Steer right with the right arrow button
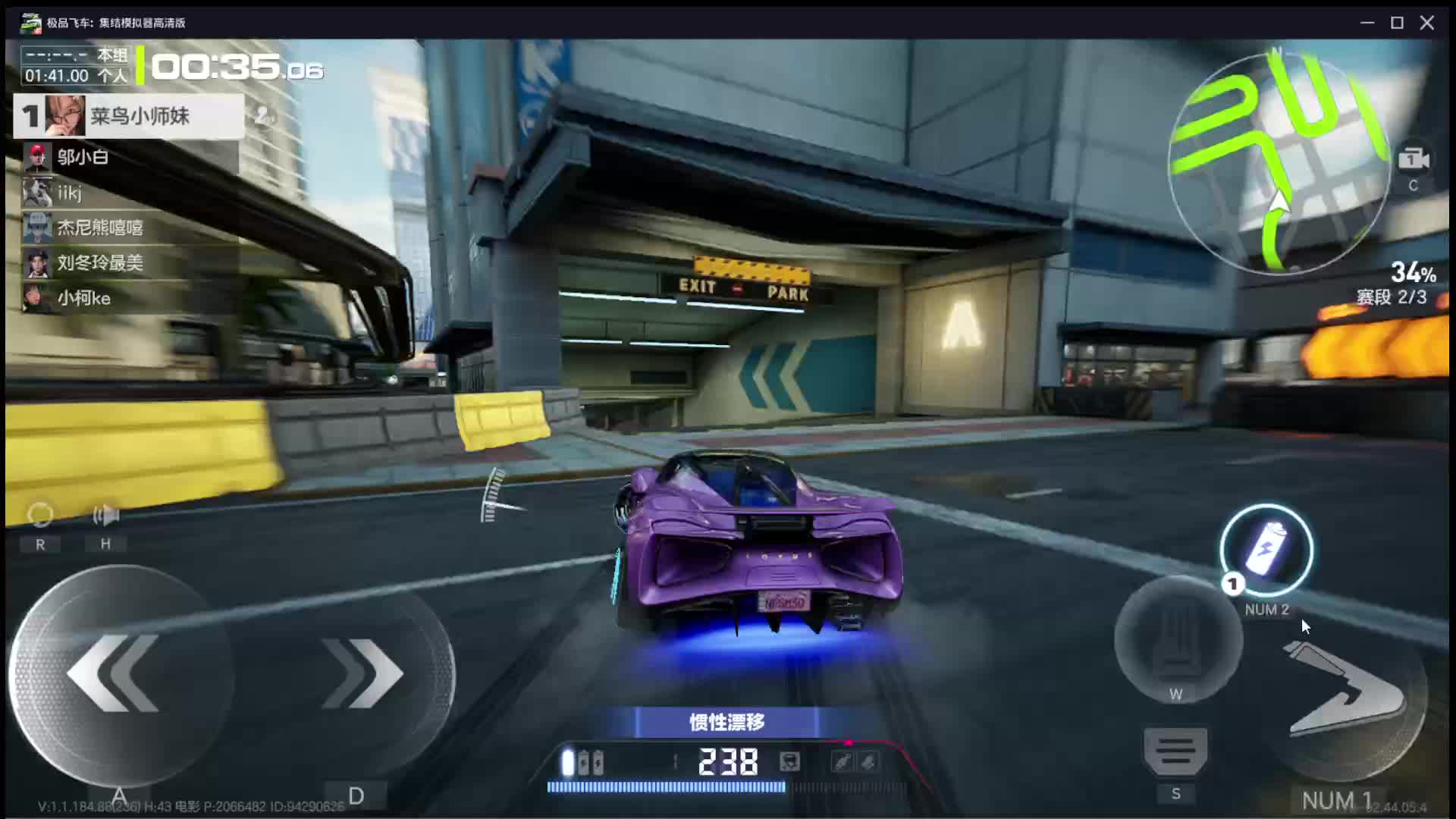This screenshot has width=1456, height=819. click(x=362, y=673)
